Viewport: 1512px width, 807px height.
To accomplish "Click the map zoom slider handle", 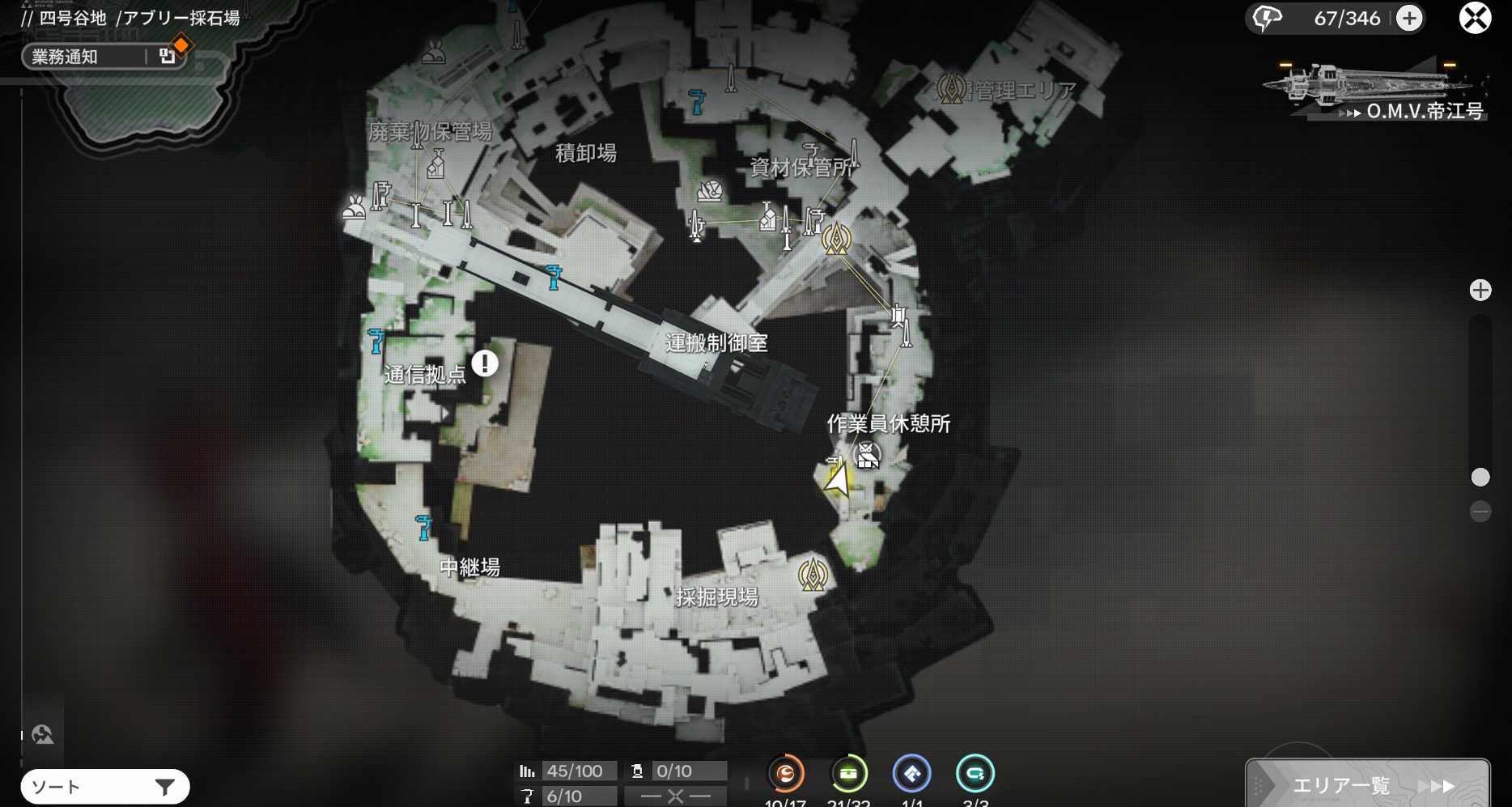I will 1480,478.
